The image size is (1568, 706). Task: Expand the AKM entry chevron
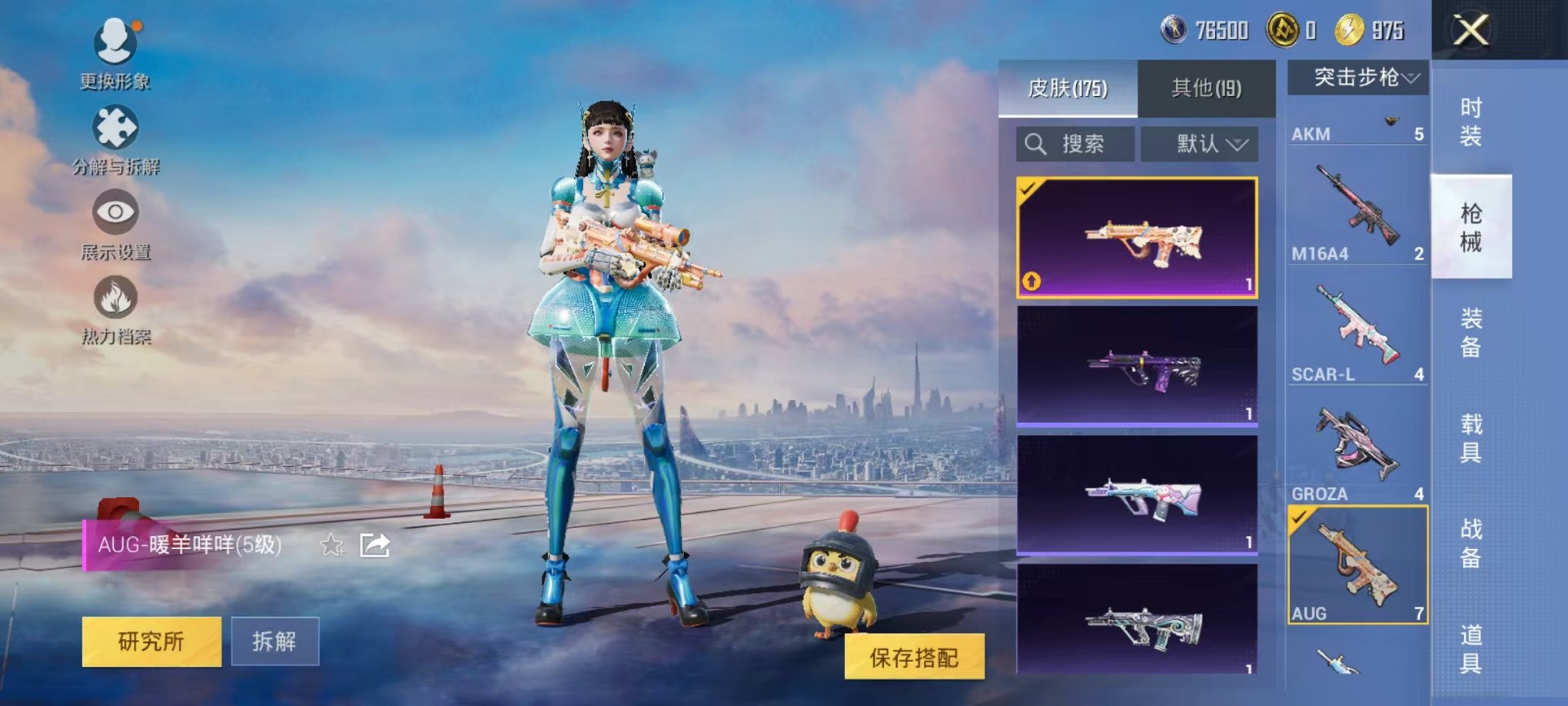[x=1390, y=120]
